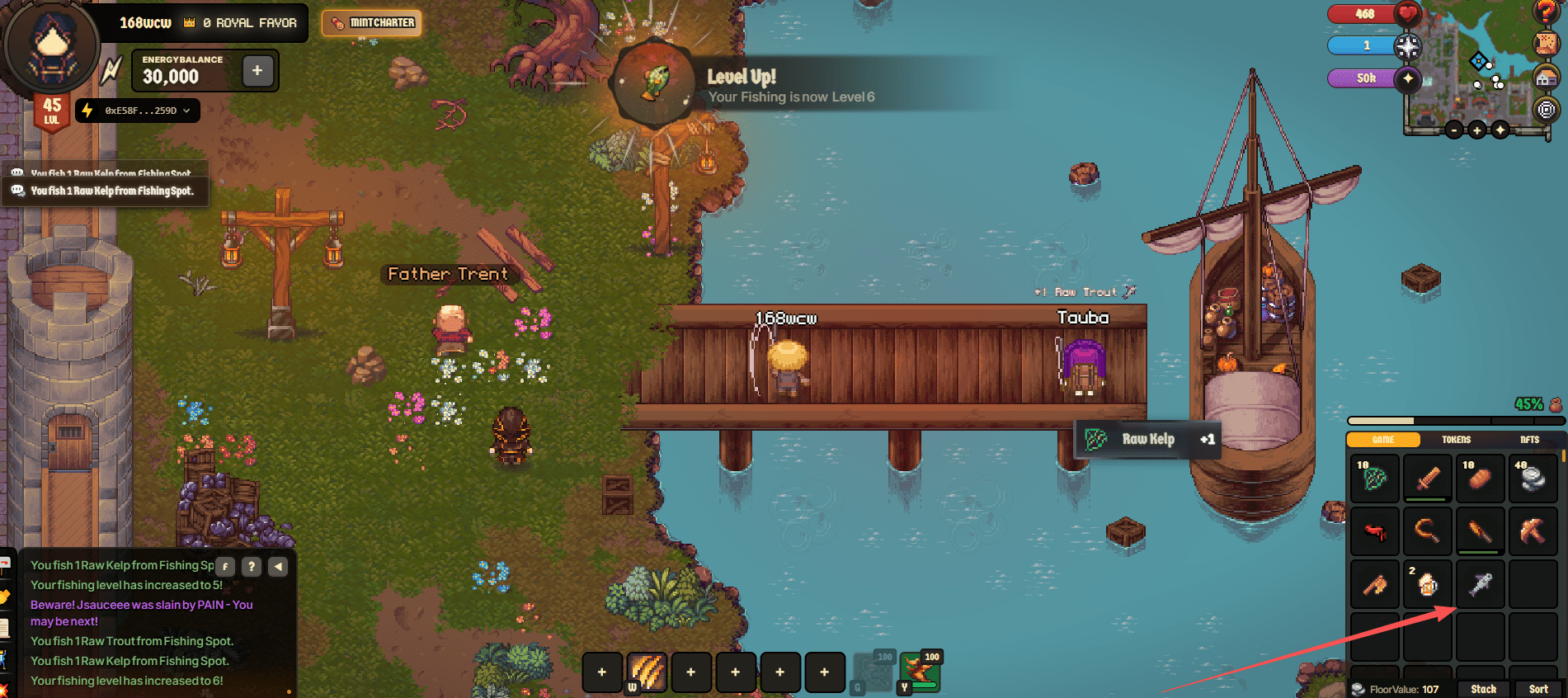Collapse the chat log with arrow button
1568x698 pixels.
(278, 567)
